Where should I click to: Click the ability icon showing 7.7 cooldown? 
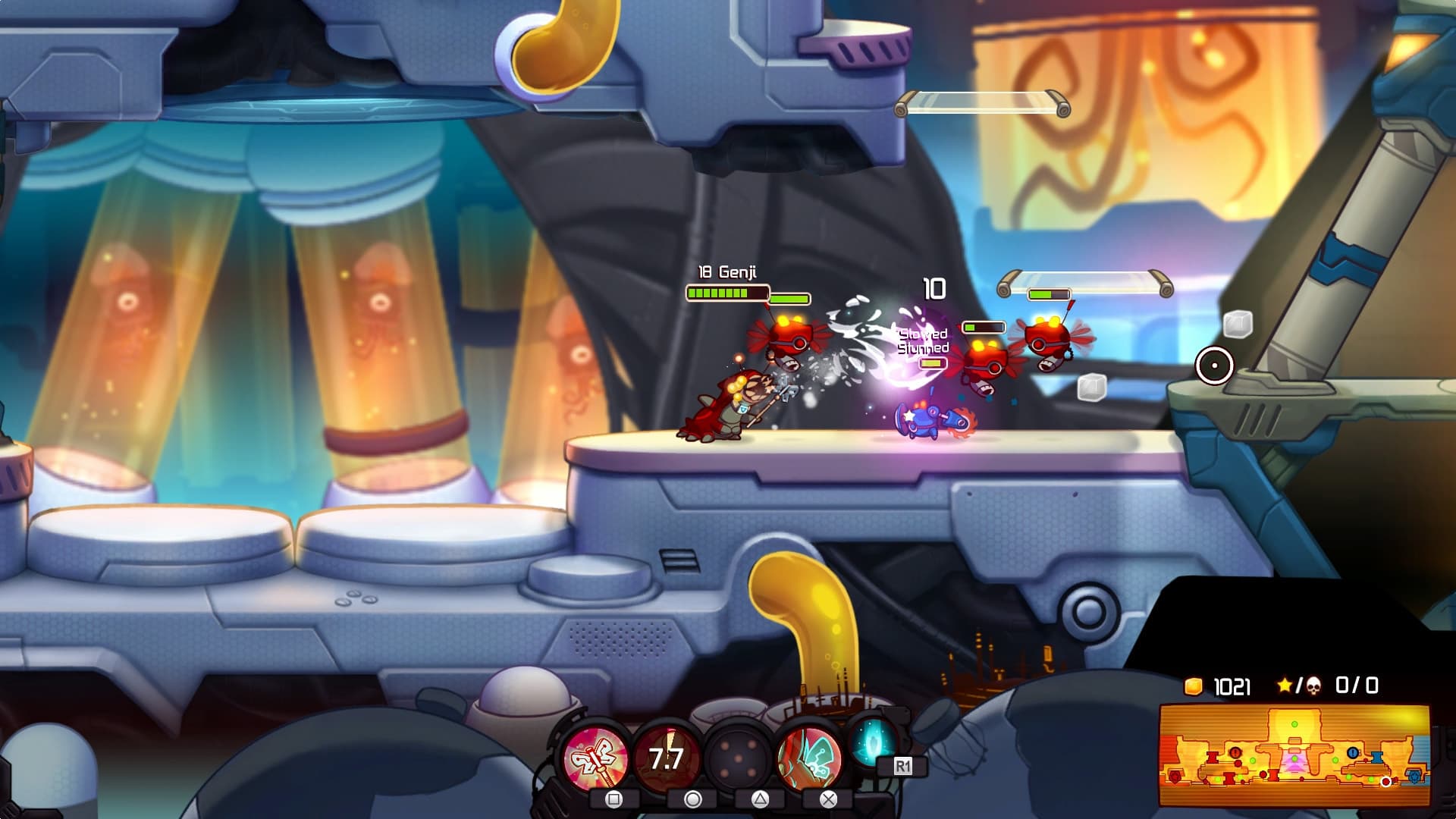(666, 756)
